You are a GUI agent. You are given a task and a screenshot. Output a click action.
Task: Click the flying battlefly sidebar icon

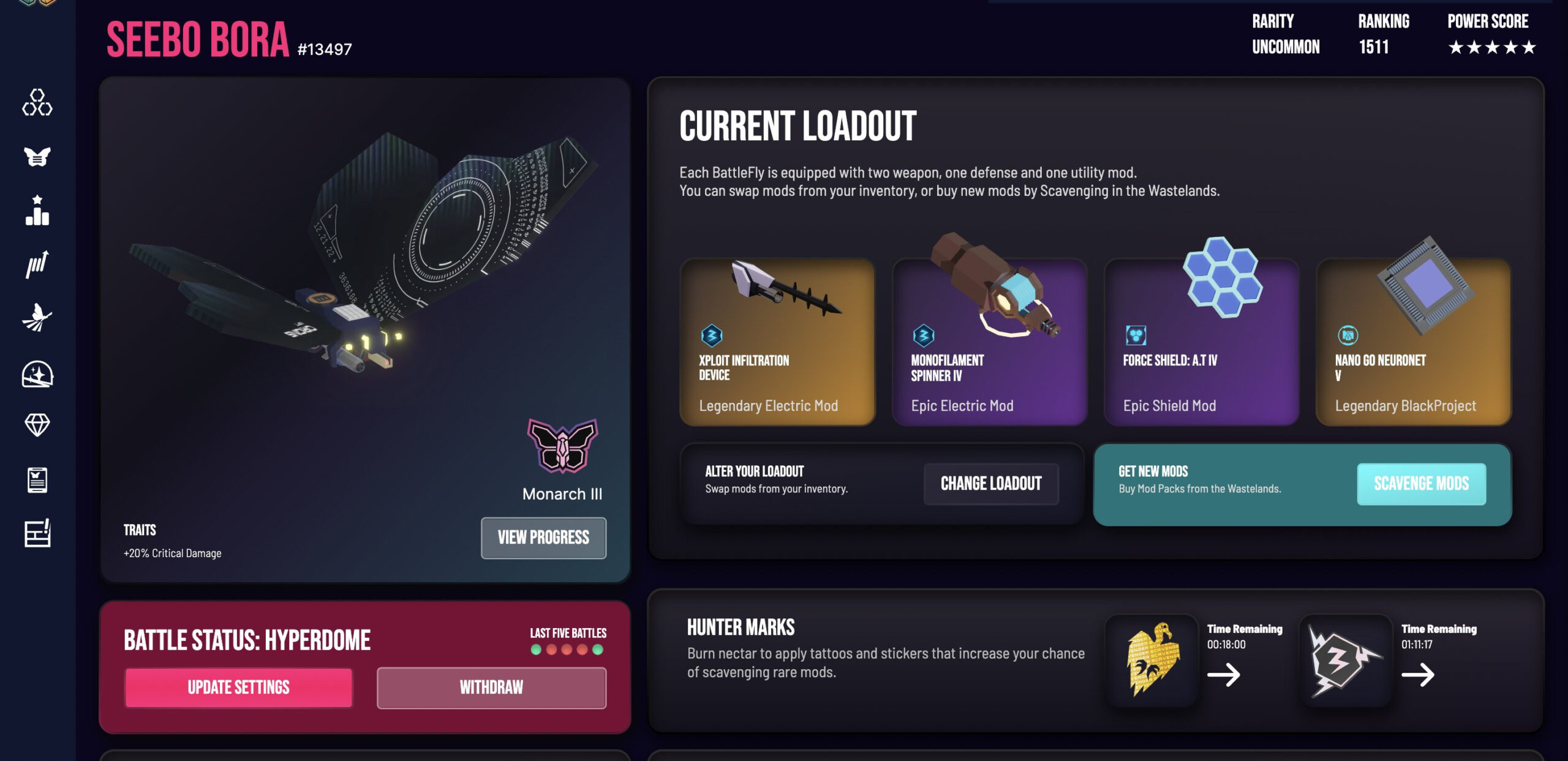point(37,317)
